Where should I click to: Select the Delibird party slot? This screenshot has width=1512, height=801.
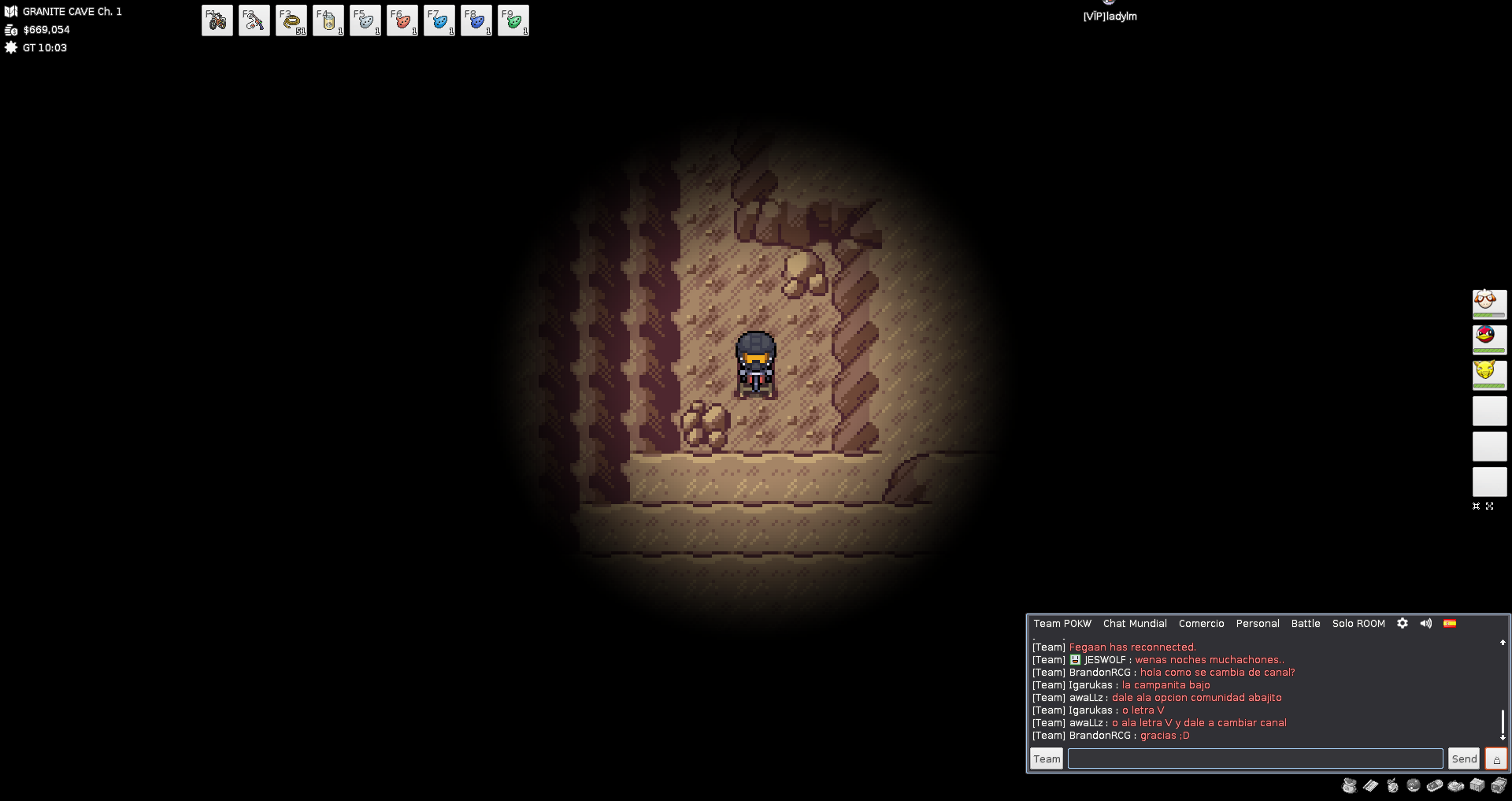[x=1489, y=339]
